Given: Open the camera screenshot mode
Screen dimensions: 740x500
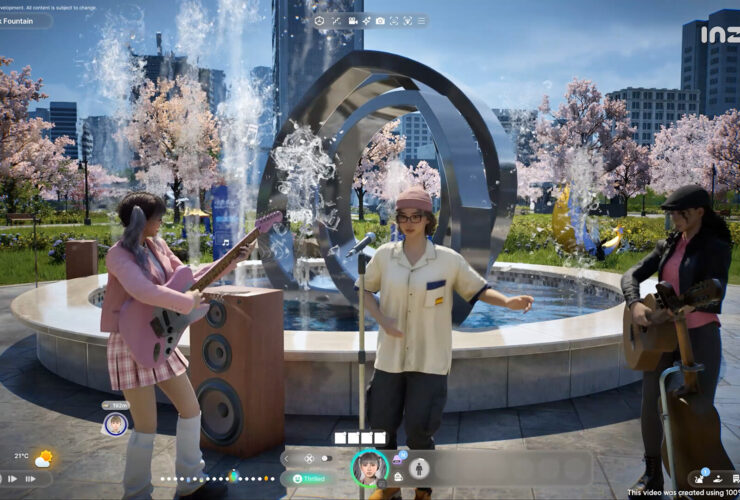Looking at the screenshot, I should pyautogui.click(x=380, y=20).
